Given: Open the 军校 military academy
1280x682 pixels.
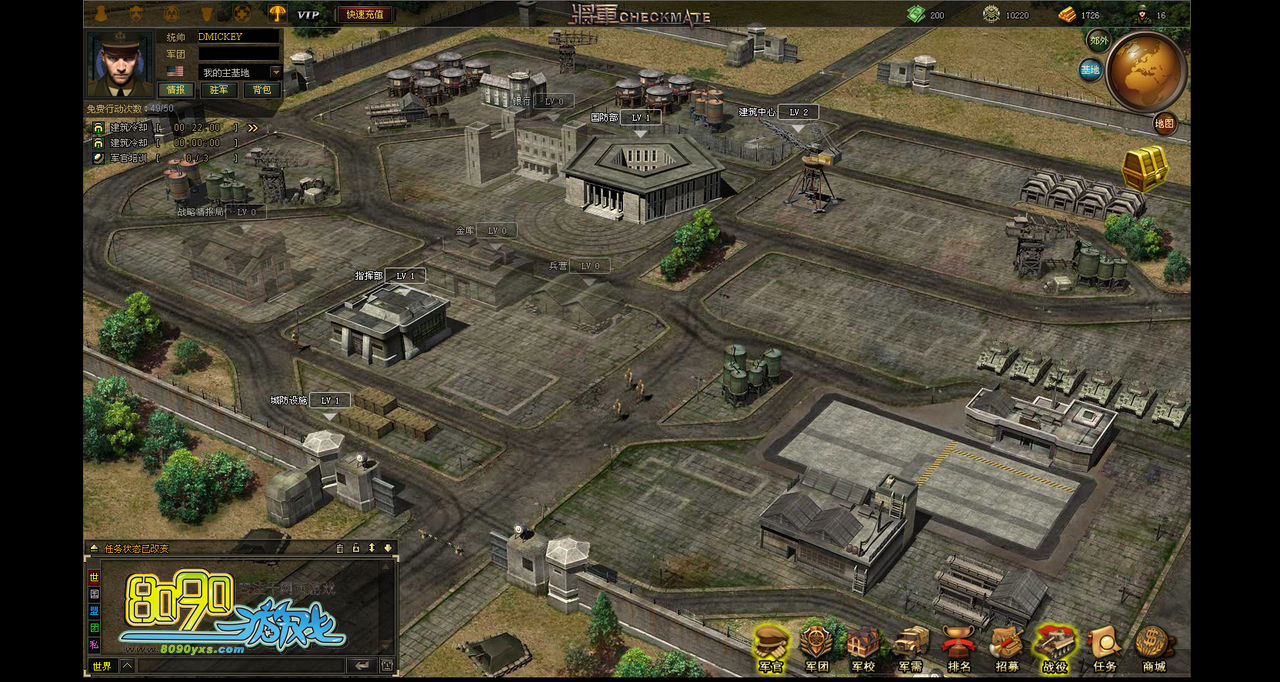Looking at the screenshot, I should [863, 646].
